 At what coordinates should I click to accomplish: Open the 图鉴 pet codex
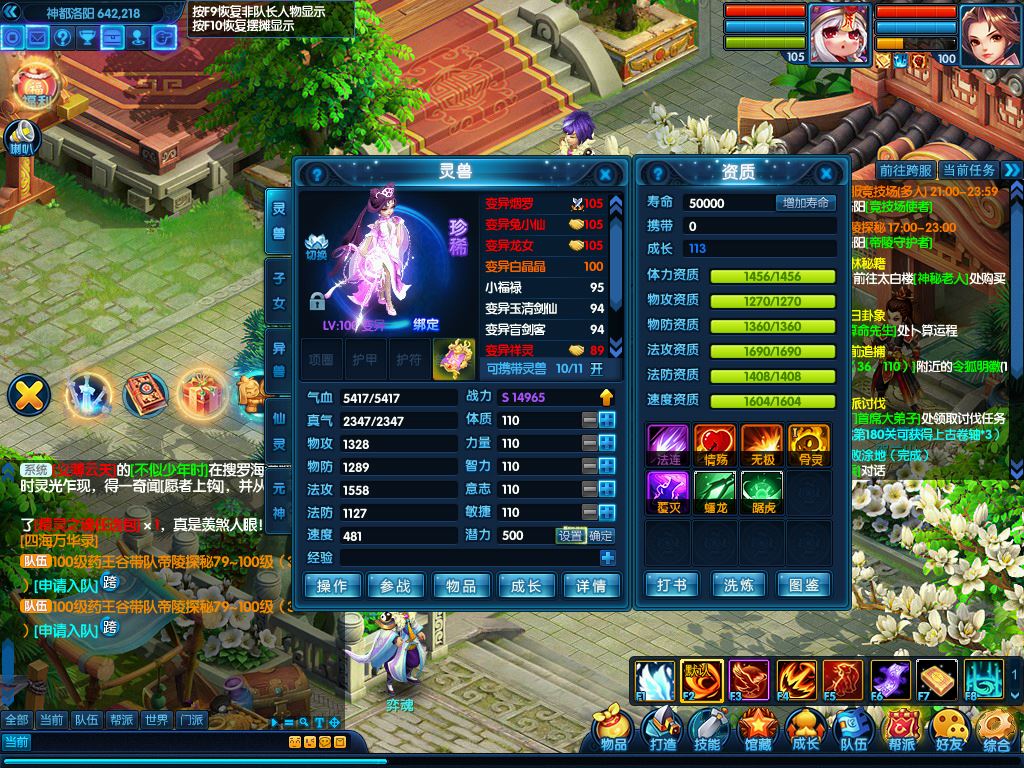point(804,585)
